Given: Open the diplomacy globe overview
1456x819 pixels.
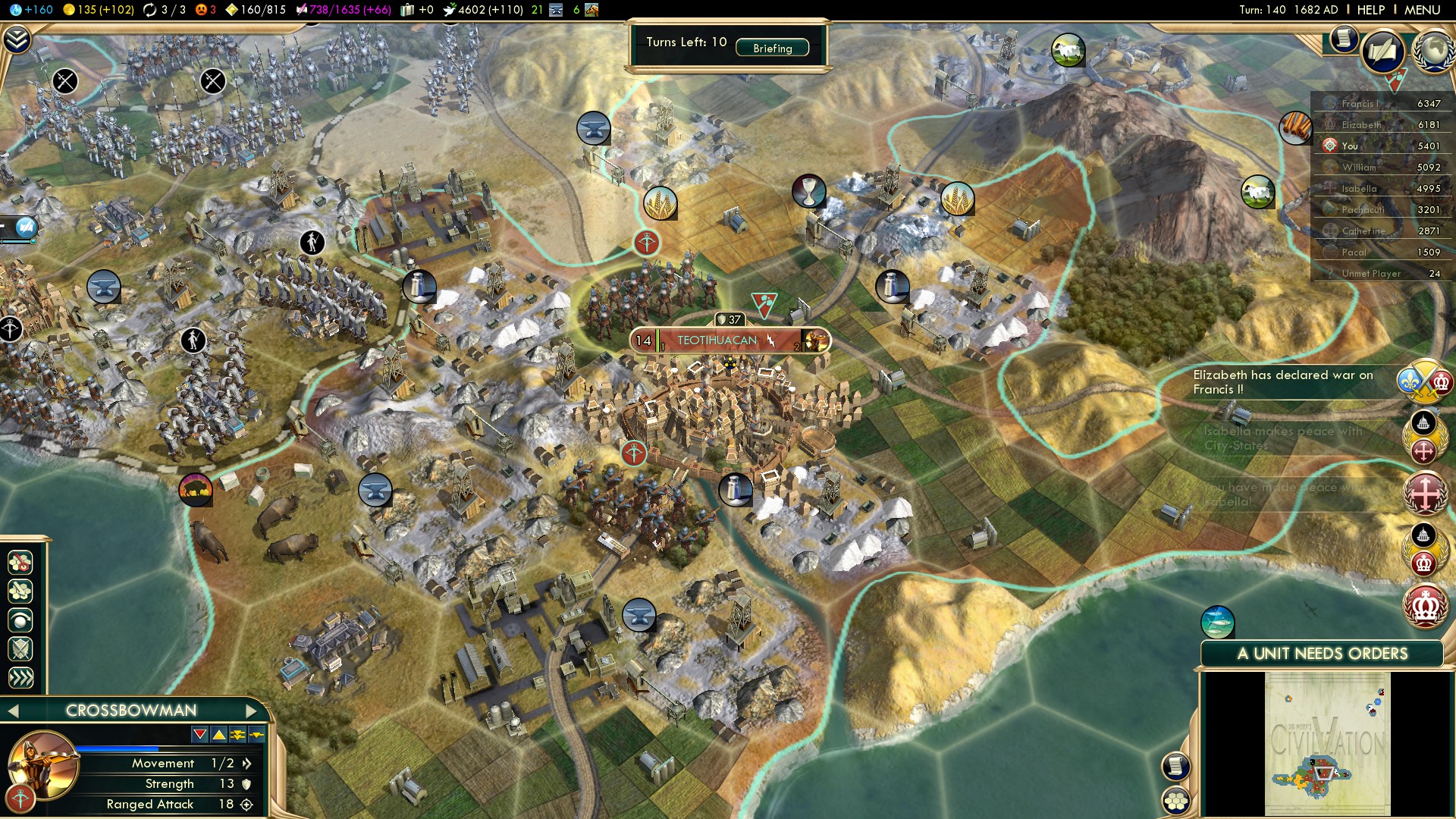Looking at the screenshot, I should coord(1433,50).
